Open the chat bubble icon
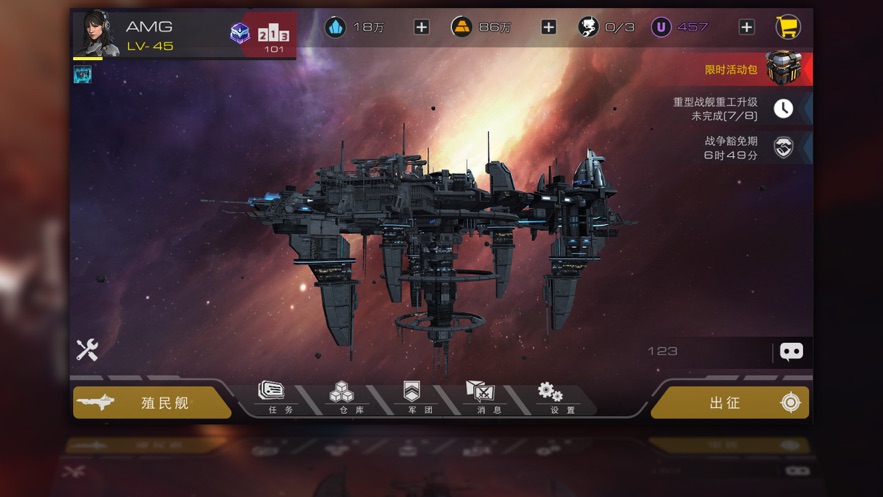The height and width of the screenshot is (497, 883). tap(791, 351)
